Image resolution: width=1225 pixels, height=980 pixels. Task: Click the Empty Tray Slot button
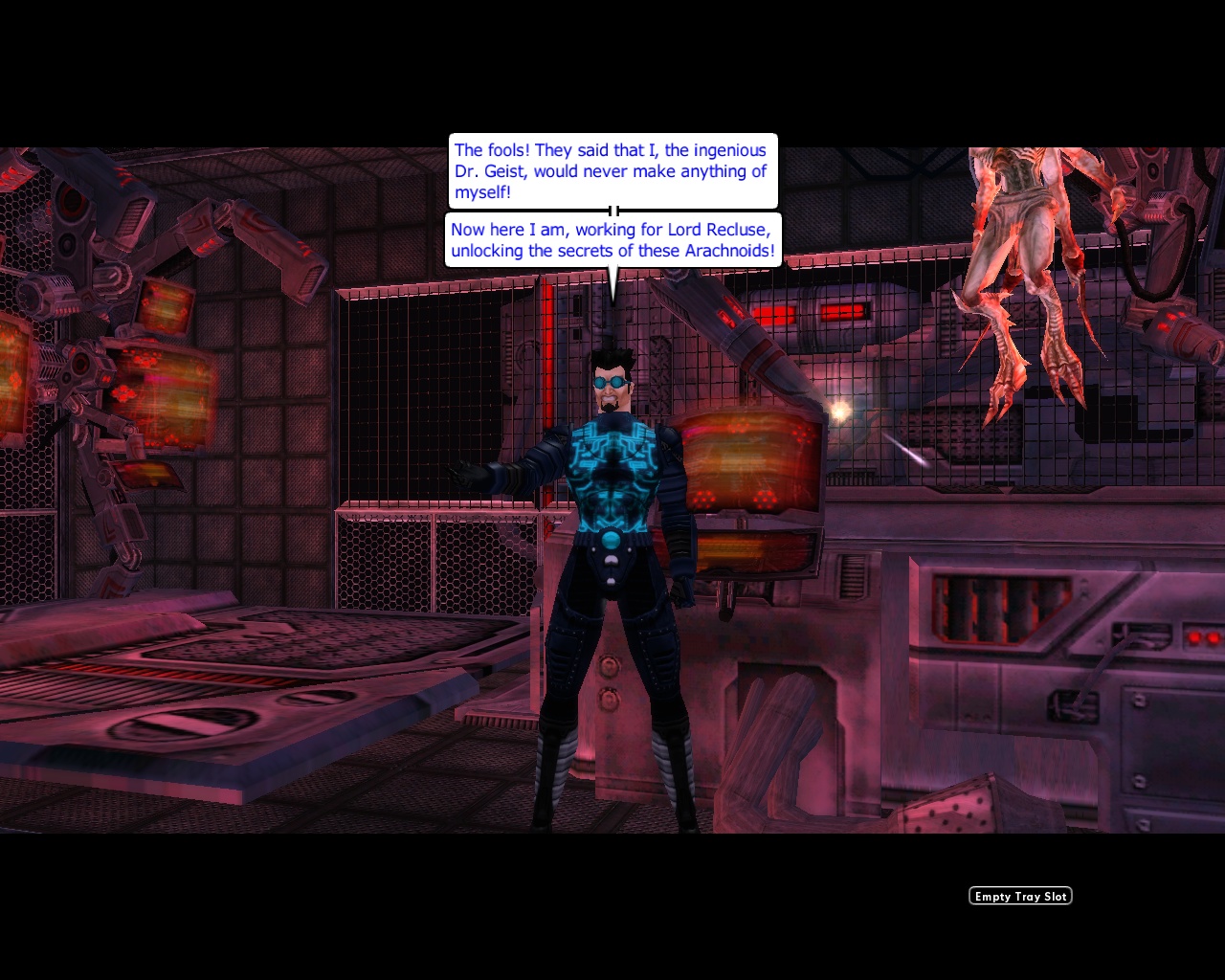pyautogui.click(x=1019, y=896)
